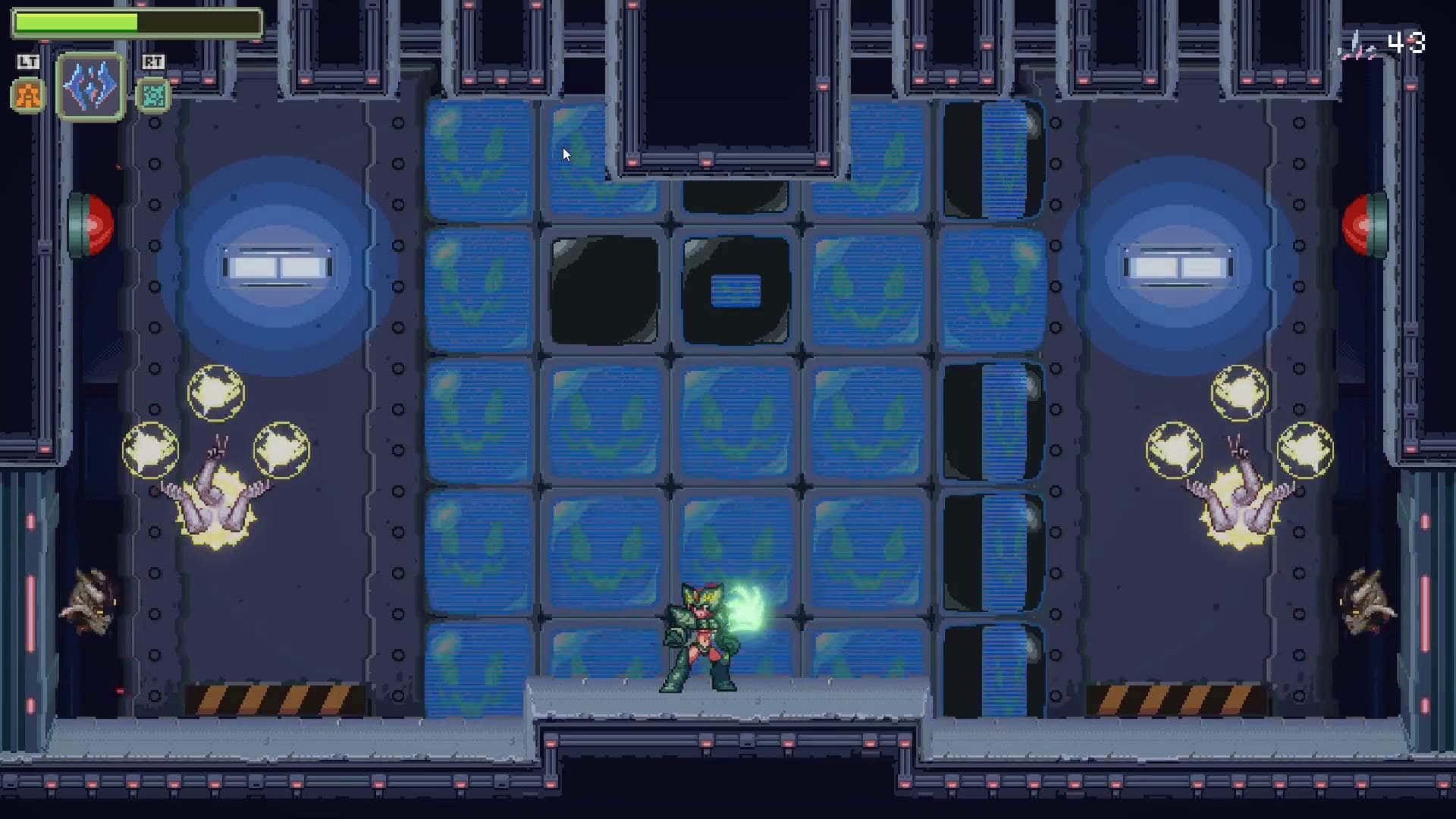Select the orange armor ability icon near LT
Screen dimensions: 1456x819
pos(27,96)
